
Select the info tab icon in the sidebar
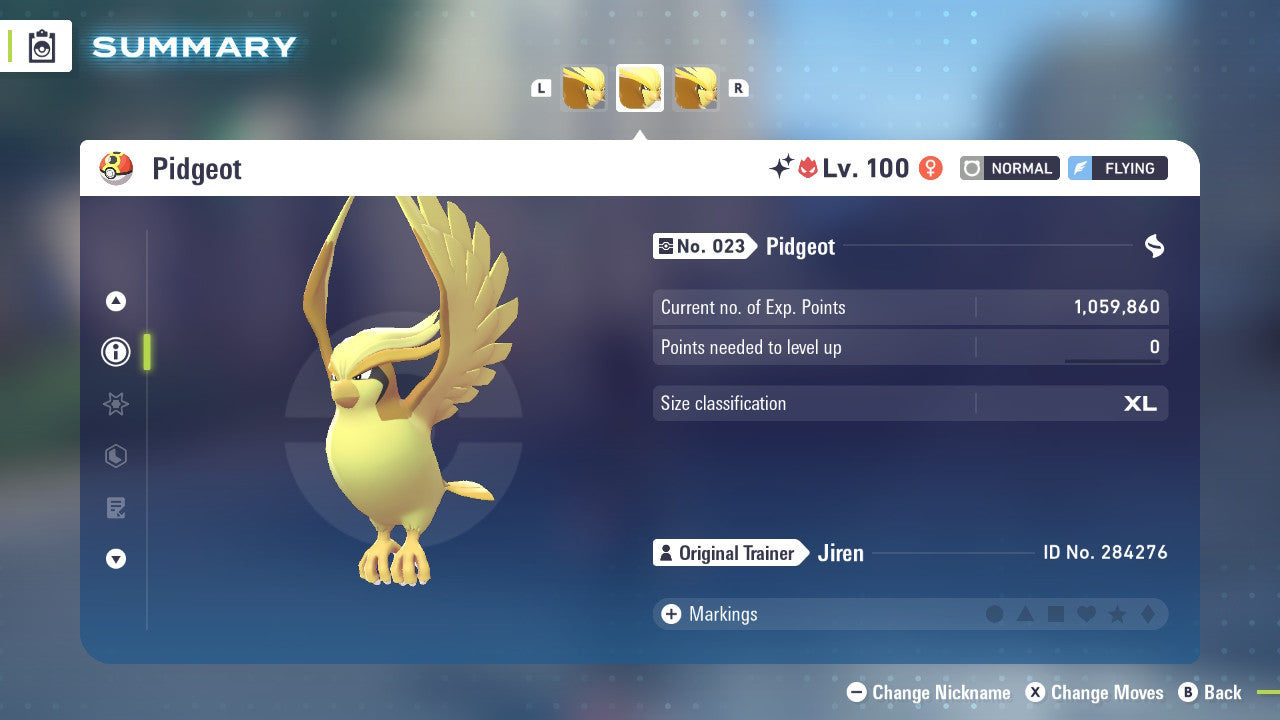click(x=115, y=352)
